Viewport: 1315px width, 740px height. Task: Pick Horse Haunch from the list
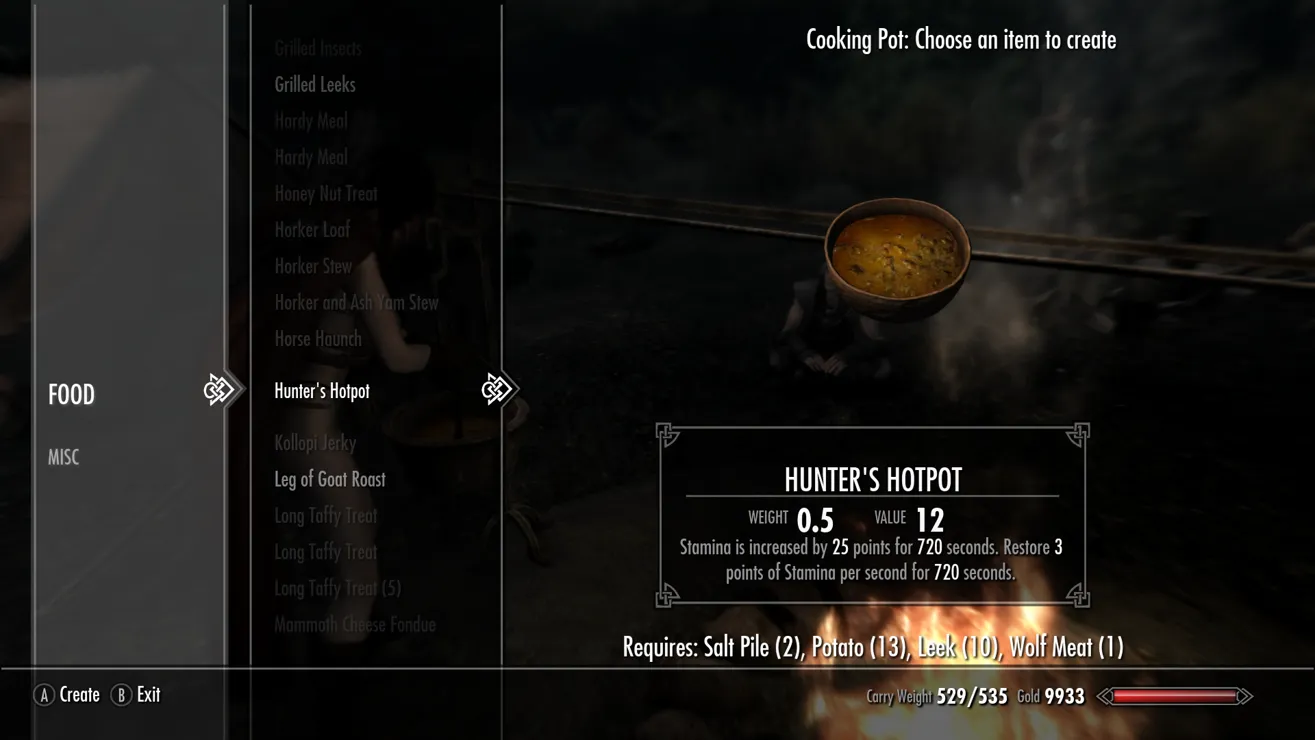(x=318, y=339)
